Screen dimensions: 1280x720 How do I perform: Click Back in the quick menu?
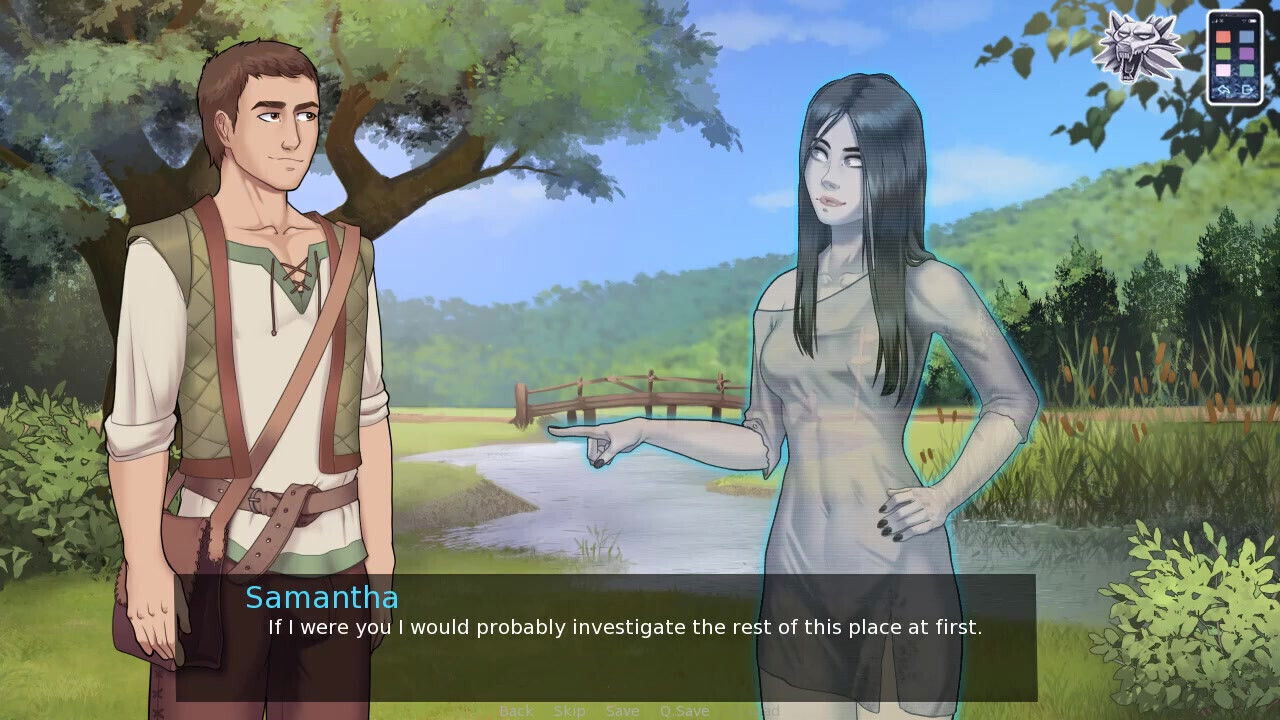516,711
